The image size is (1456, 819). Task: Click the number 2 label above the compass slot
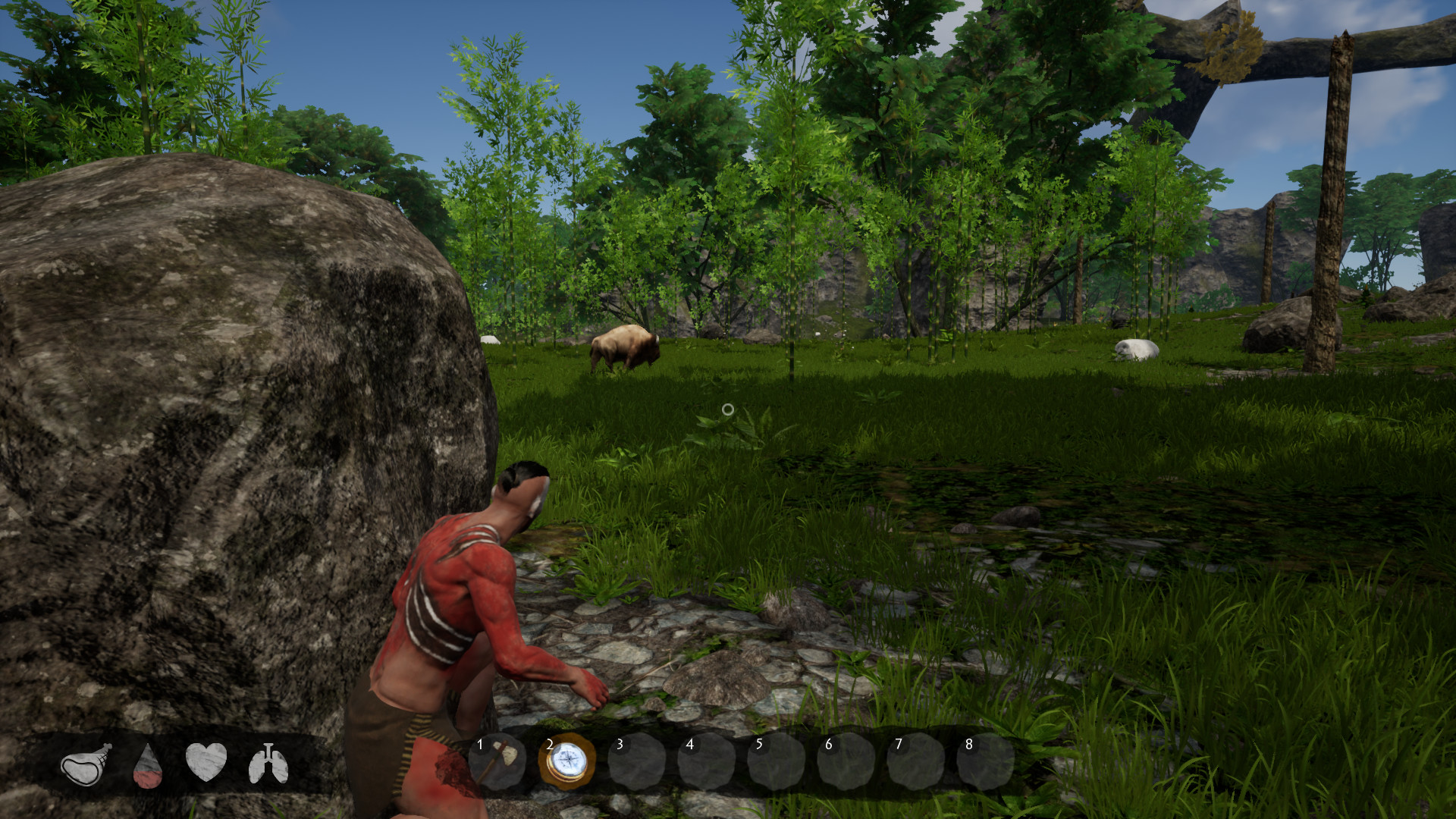click(x=548, y=744)
